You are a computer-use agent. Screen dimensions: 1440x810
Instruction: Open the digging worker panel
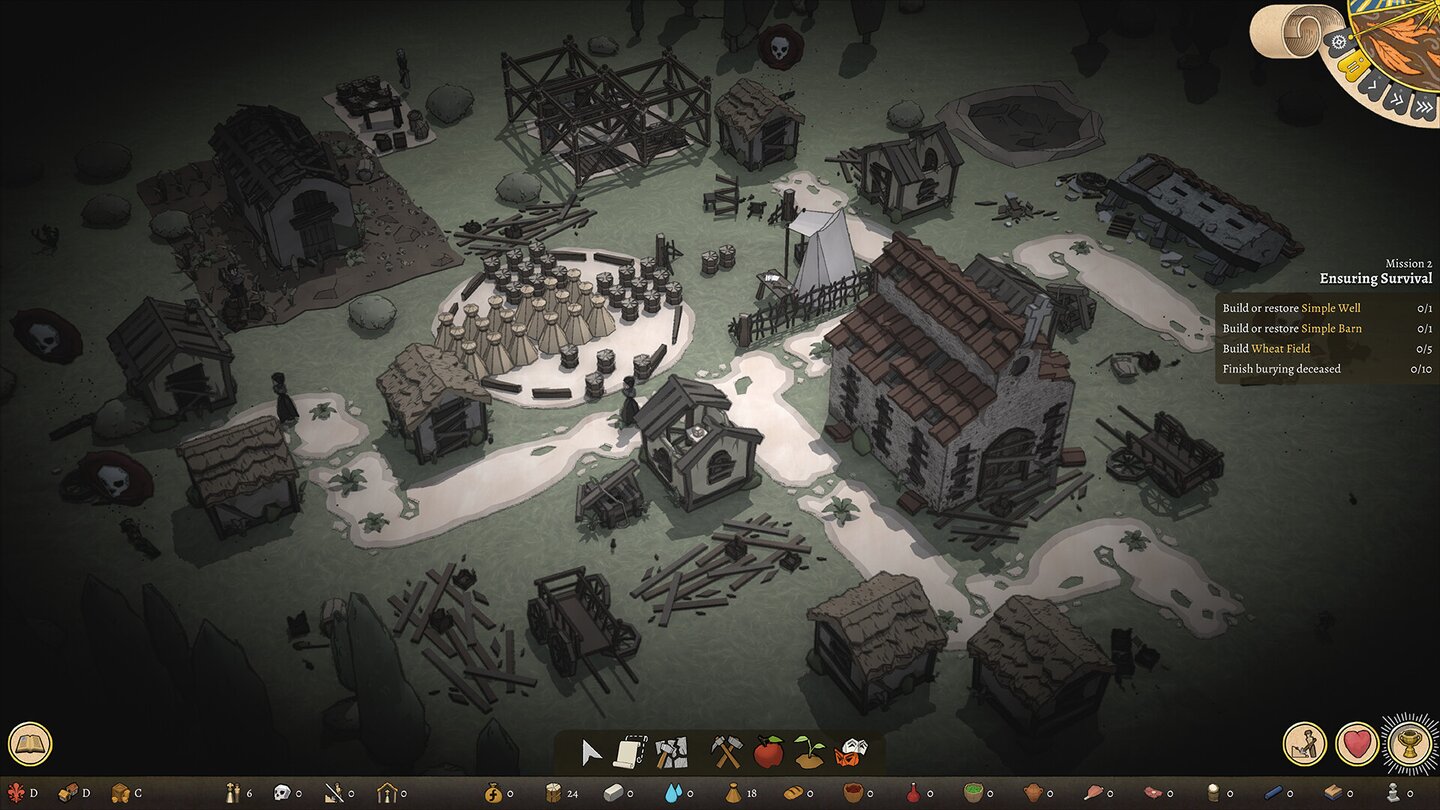pyautogui.click(x=1305, y=744)
